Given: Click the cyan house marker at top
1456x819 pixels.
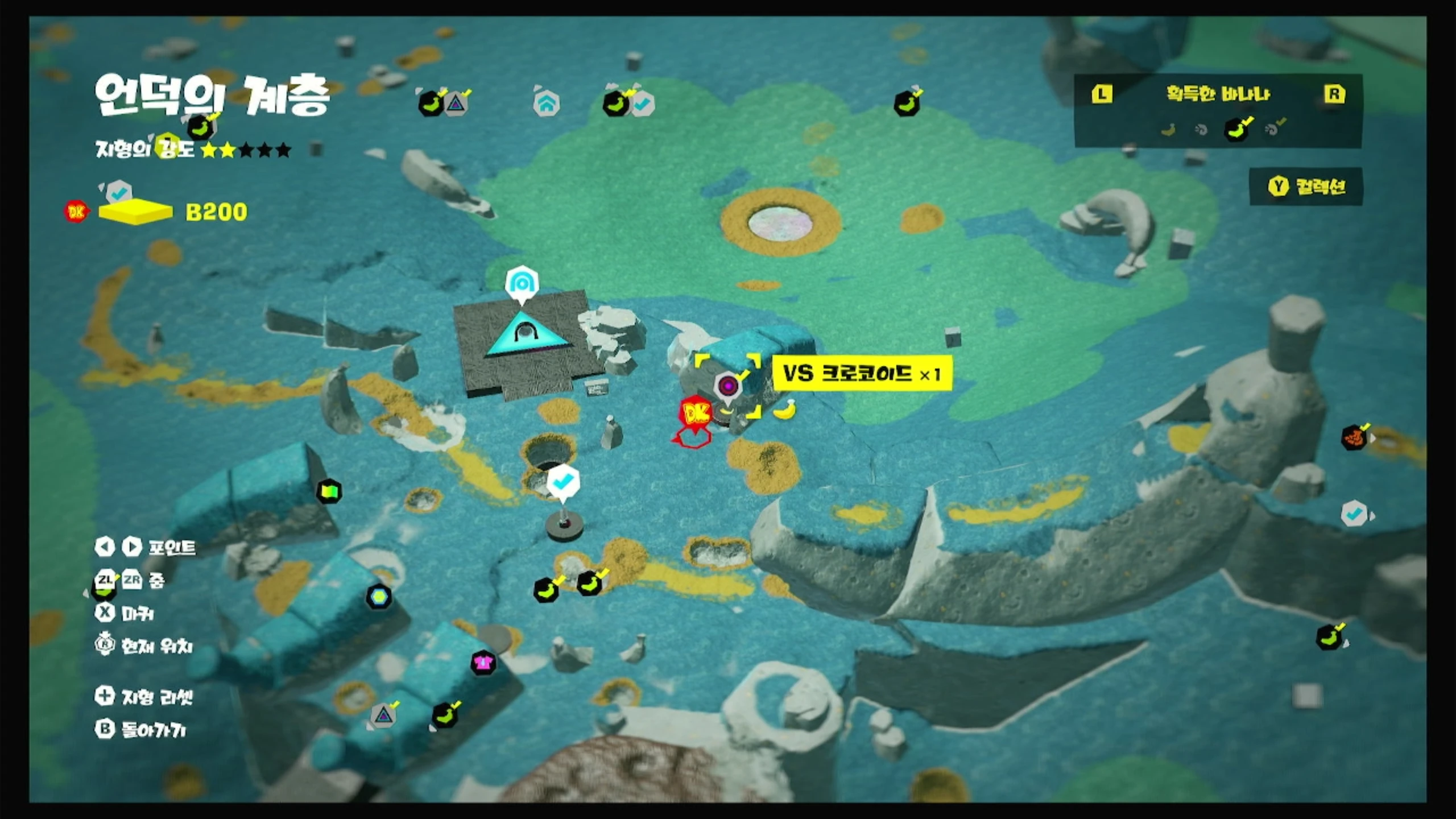Looking at the screenshot, I should (x=547, y=104).
